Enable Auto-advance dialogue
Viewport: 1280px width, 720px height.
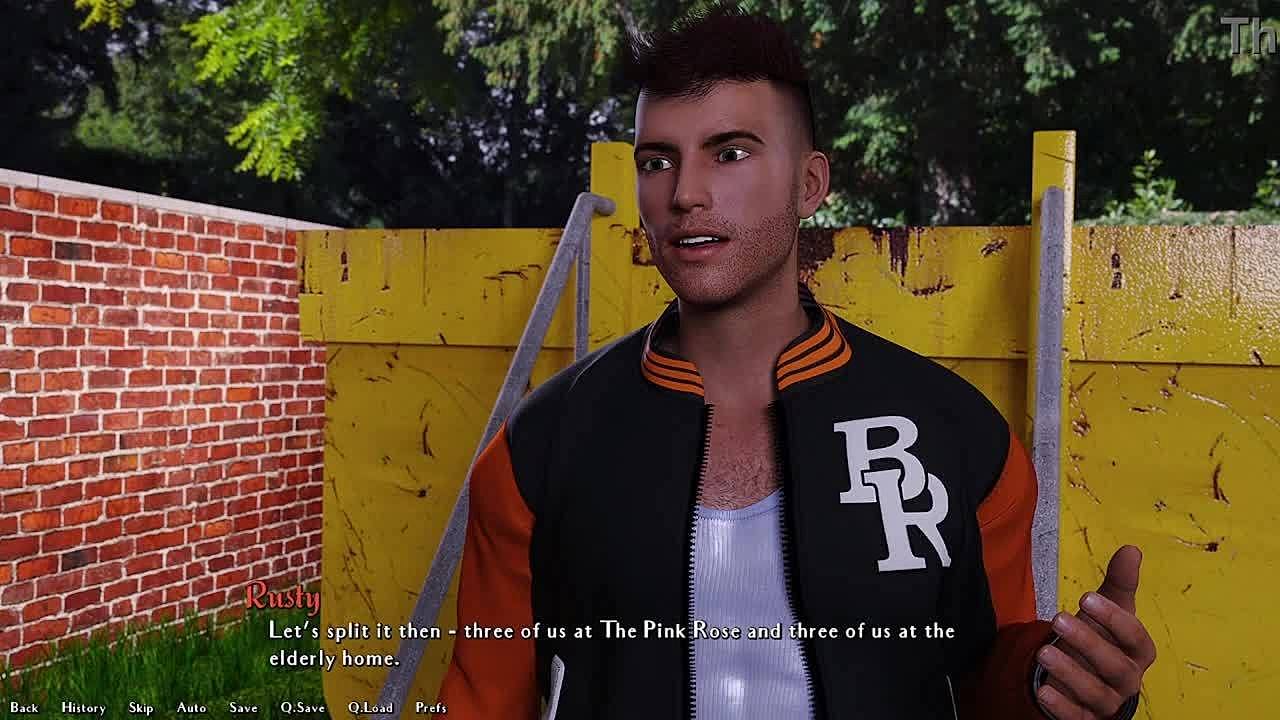coord(191,708)
